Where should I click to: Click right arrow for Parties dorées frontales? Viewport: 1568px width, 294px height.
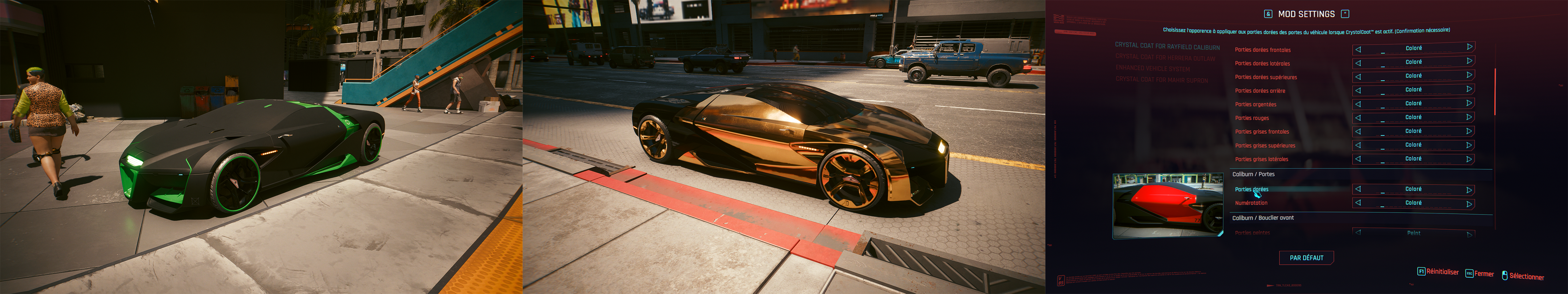pyautogui.click(x=1469, y=48)
